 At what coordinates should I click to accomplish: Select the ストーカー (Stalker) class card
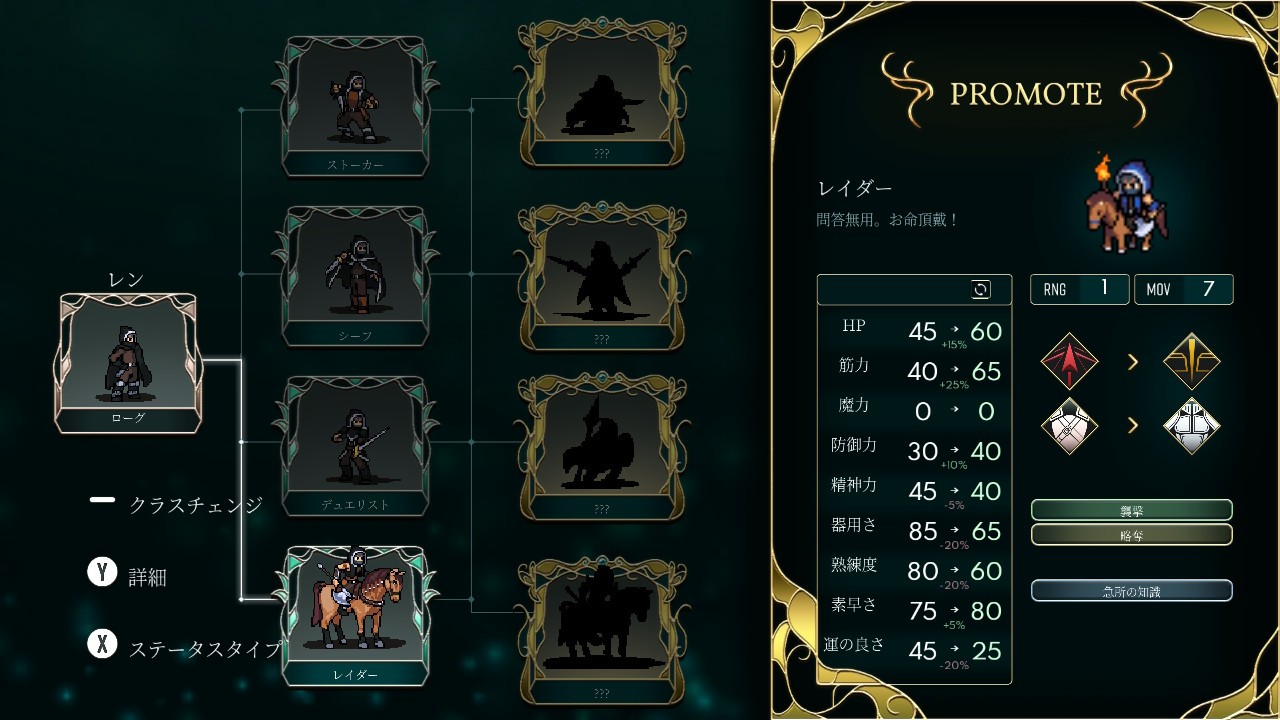pyautogui.click(x=356, y=106)
